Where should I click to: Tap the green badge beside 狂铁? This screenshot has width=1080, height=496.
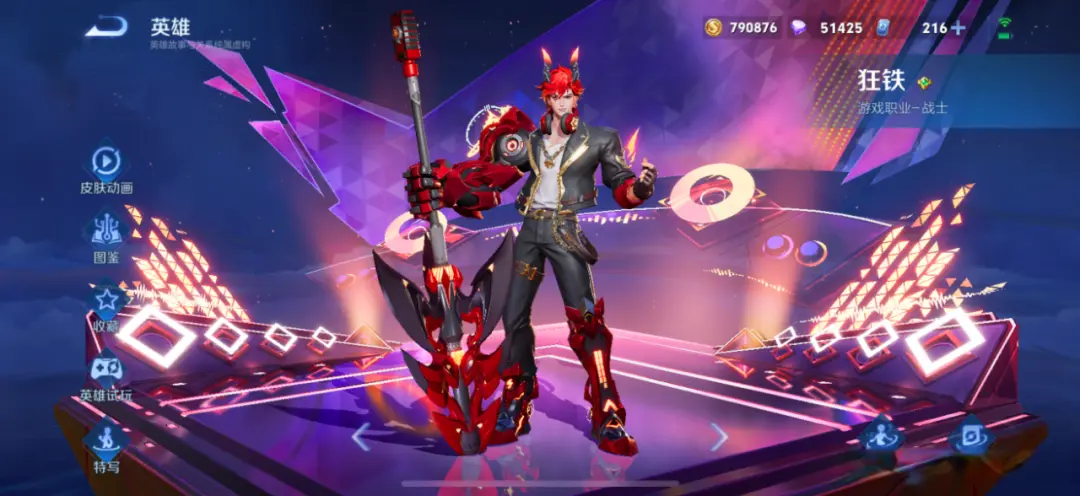tap(925, 82)
